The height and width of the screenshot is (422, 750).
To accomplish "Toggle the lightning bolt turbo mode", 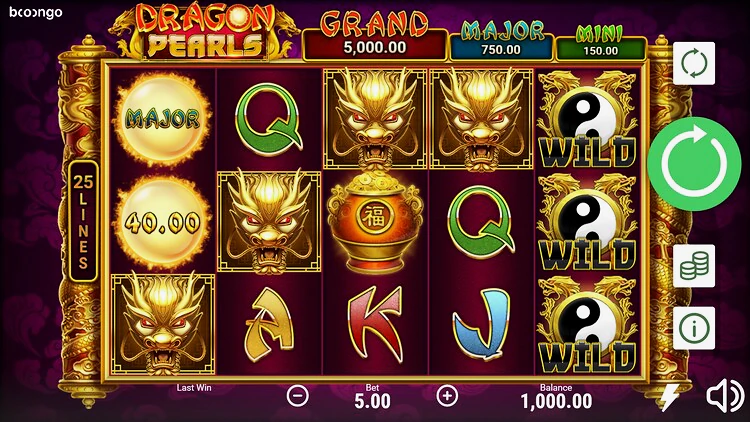I will (x=669, y=396).
